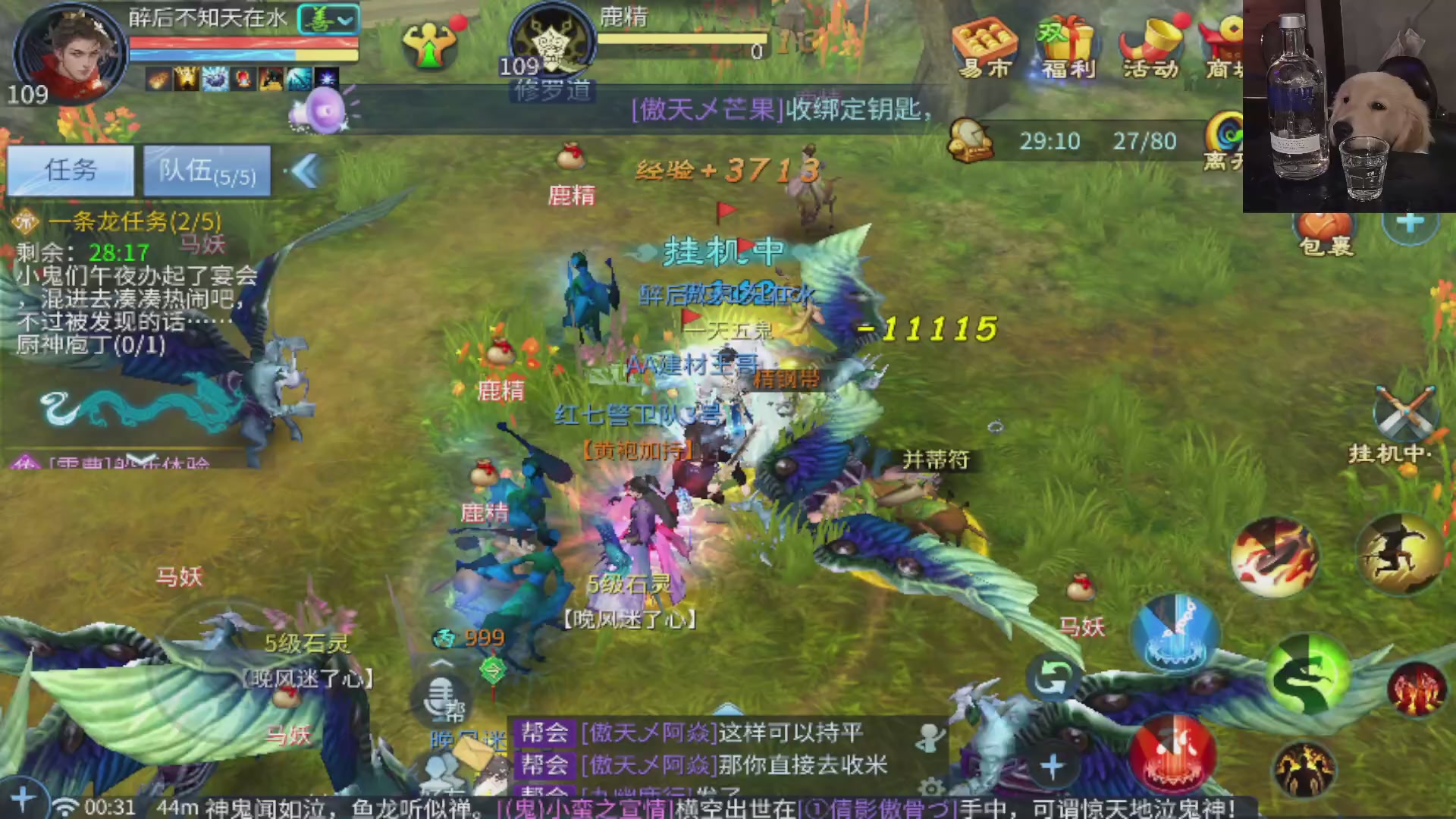Image resolution: width=1456 pixels, height=819 pixels.
Task: Open the 善 alignment dropdown beside character name
Action: 328,19
